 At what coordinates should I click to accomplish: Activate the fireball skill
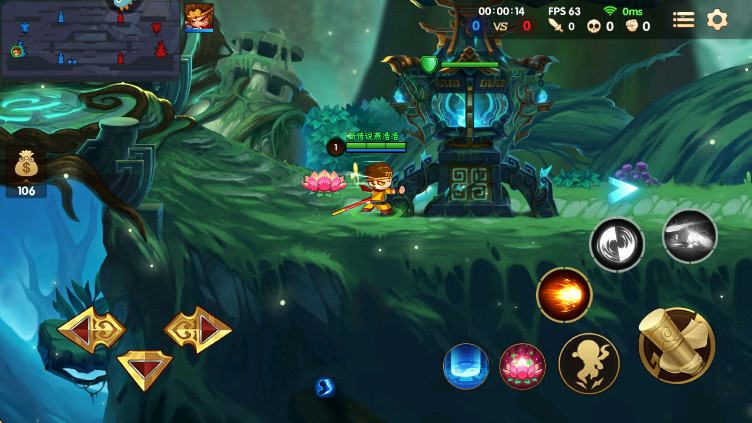pos(564,295)
